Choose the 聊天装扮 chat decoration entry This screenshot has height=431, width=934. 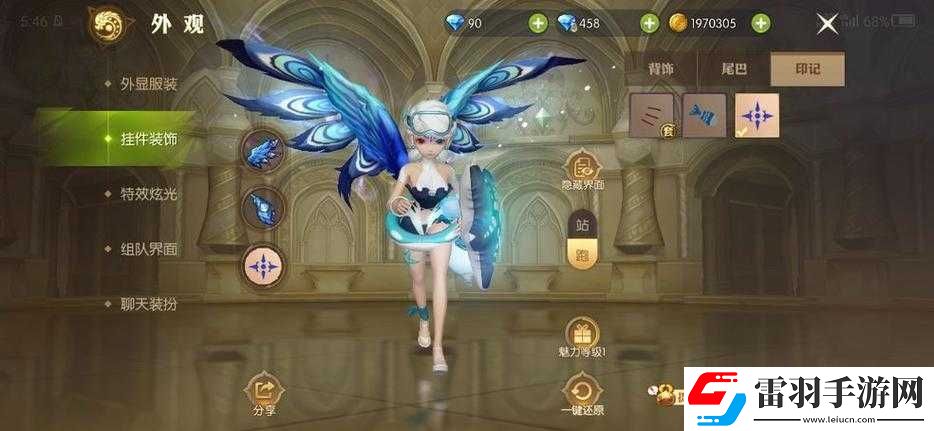click(148, 303)
